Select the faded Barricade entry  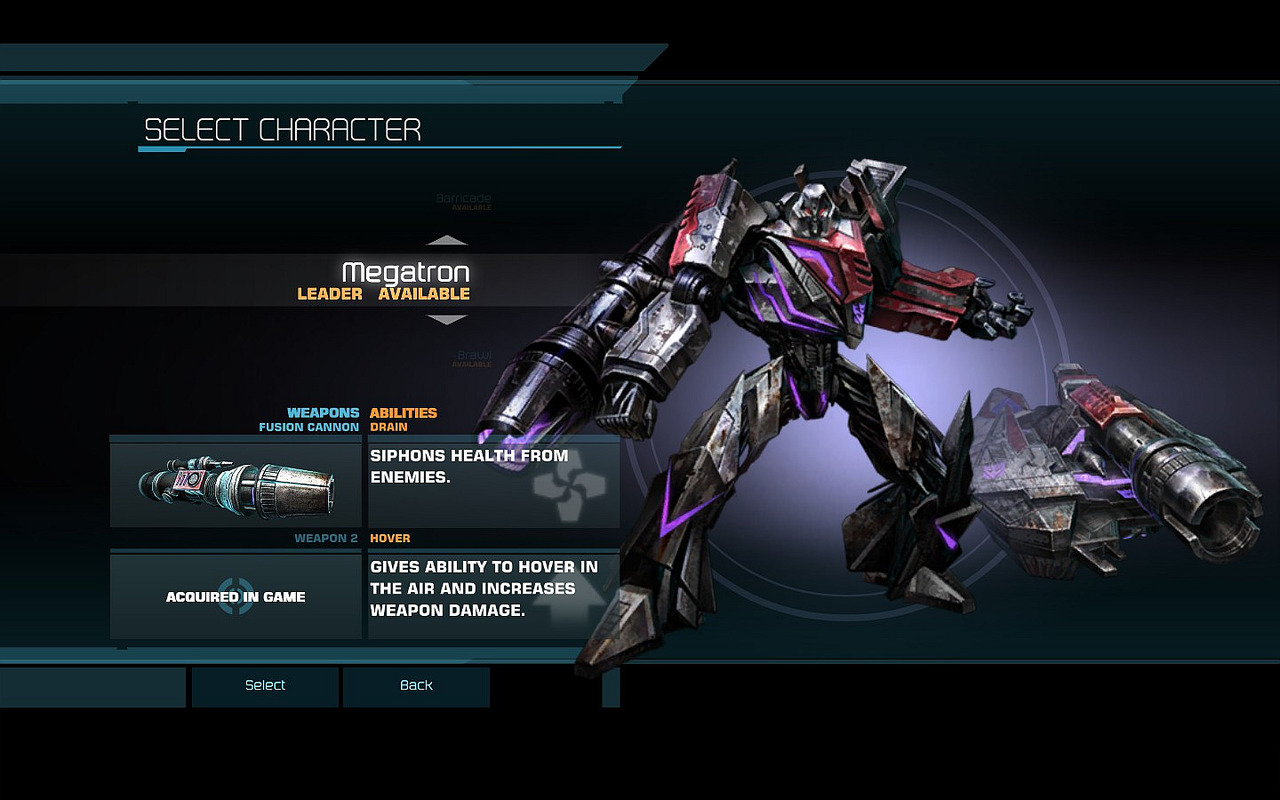pyautogui.click(x=463, y=199)
